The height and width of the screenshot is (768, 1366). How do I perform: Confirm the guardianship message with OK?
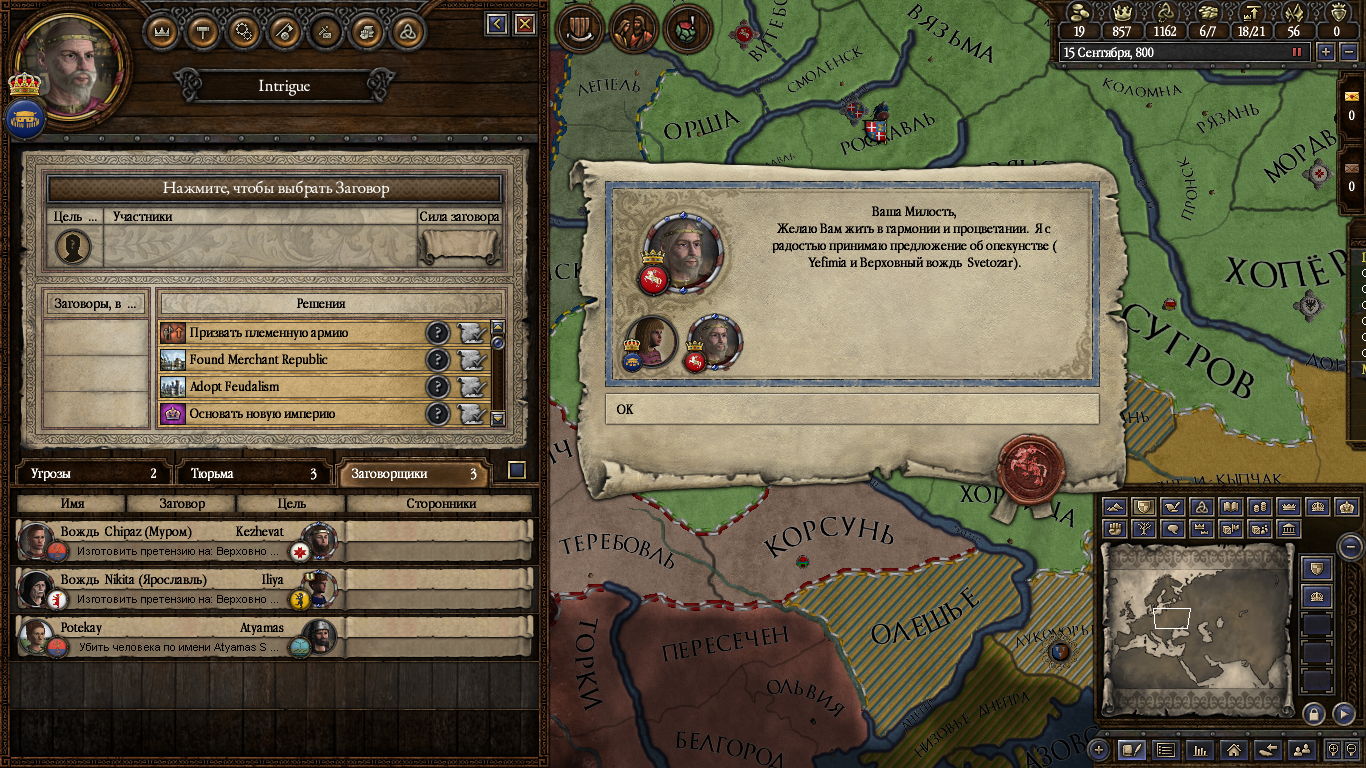click(851, 409)
